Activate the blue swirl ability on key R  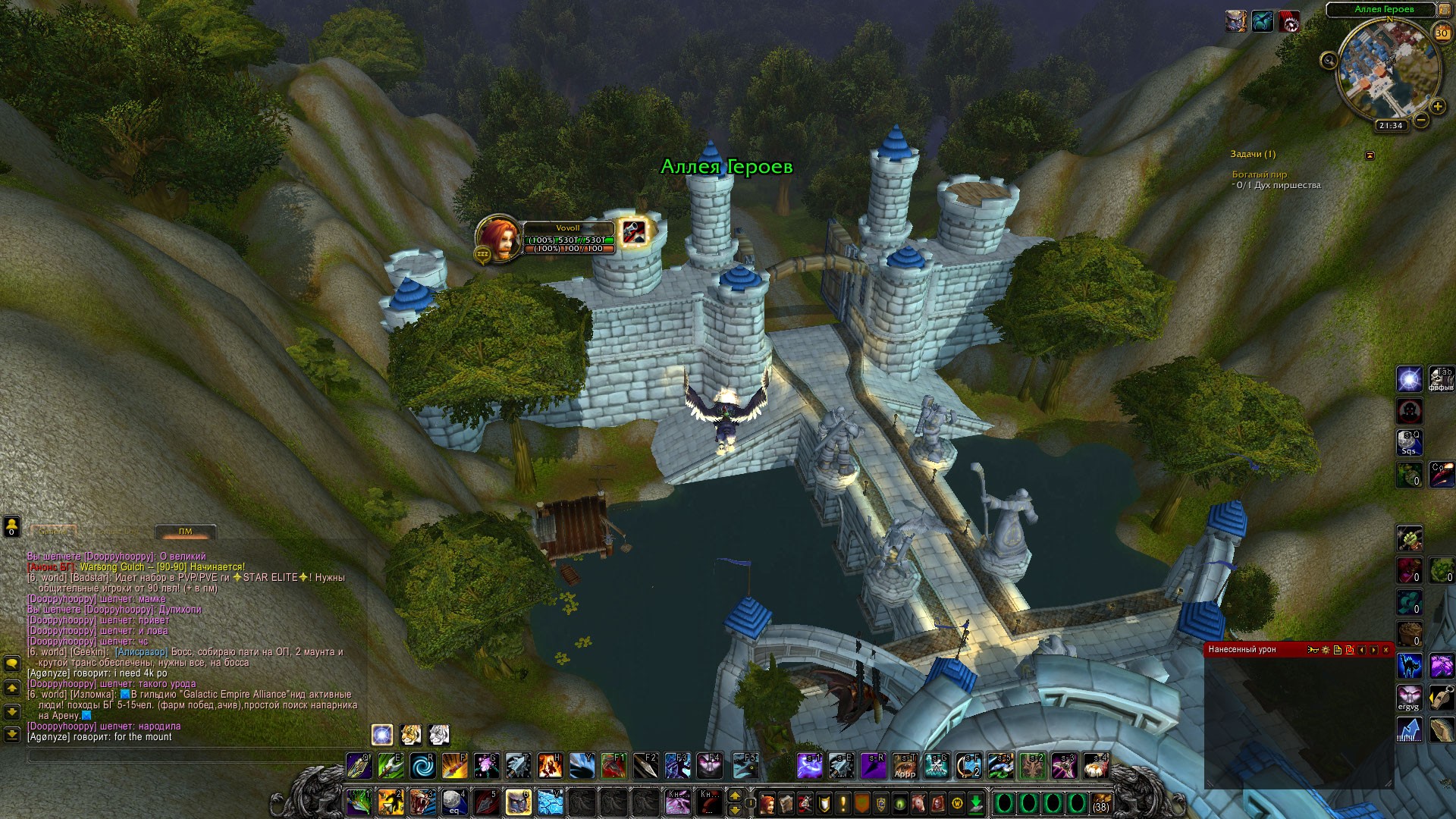(422, 766)
